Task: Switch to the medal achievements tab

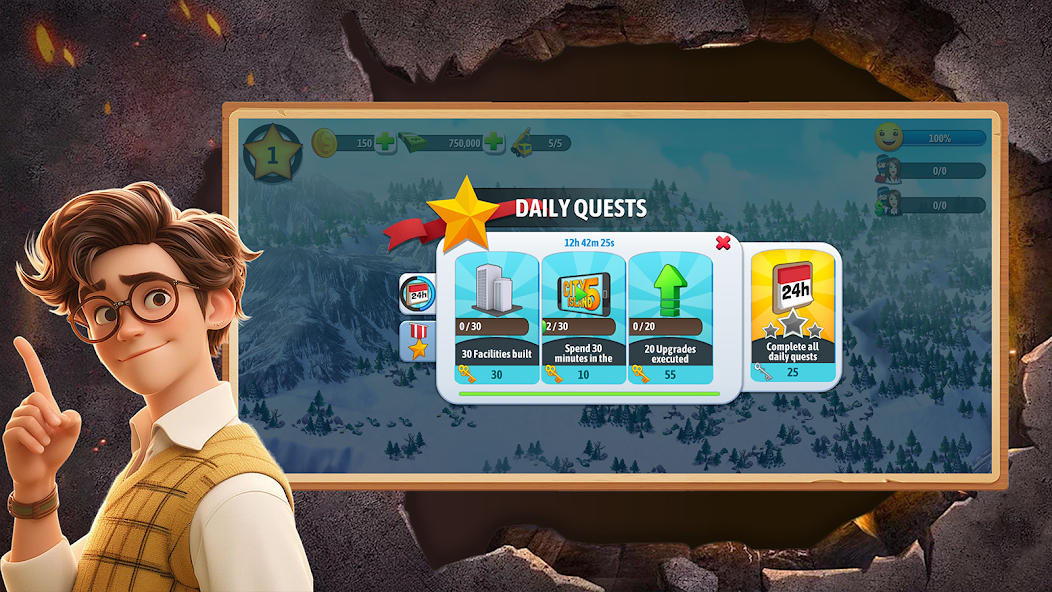Action: (x=417, y=341)
